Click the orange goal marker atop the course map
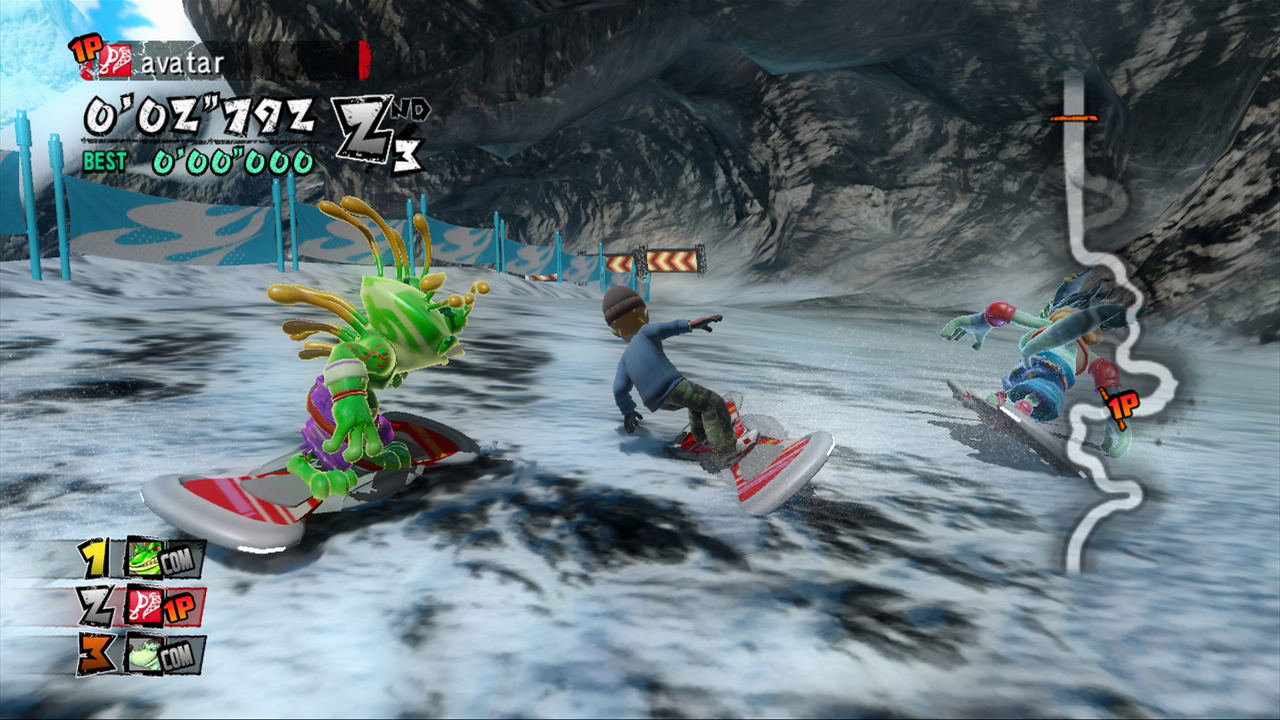 pos(1073,118)
